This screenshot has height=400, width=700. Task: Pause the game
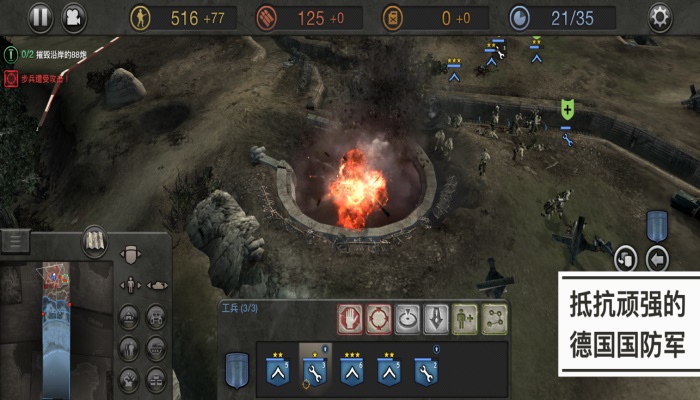point(40,16)
